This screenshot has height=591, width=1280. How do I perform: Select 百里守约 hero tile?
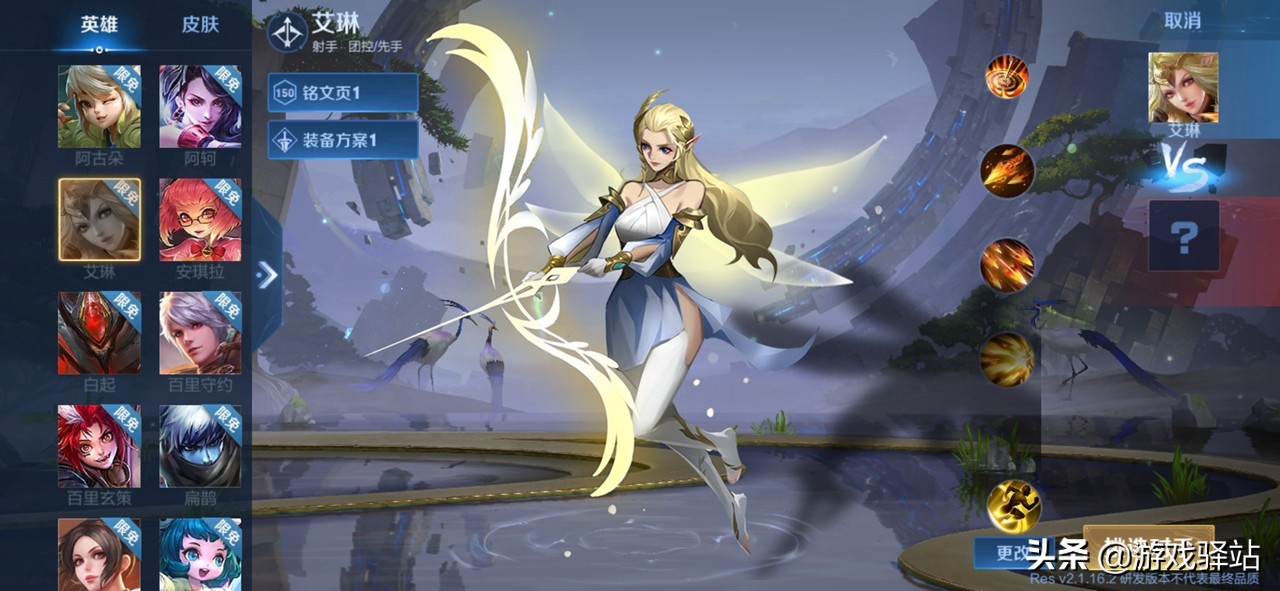(x=200, y=333)
